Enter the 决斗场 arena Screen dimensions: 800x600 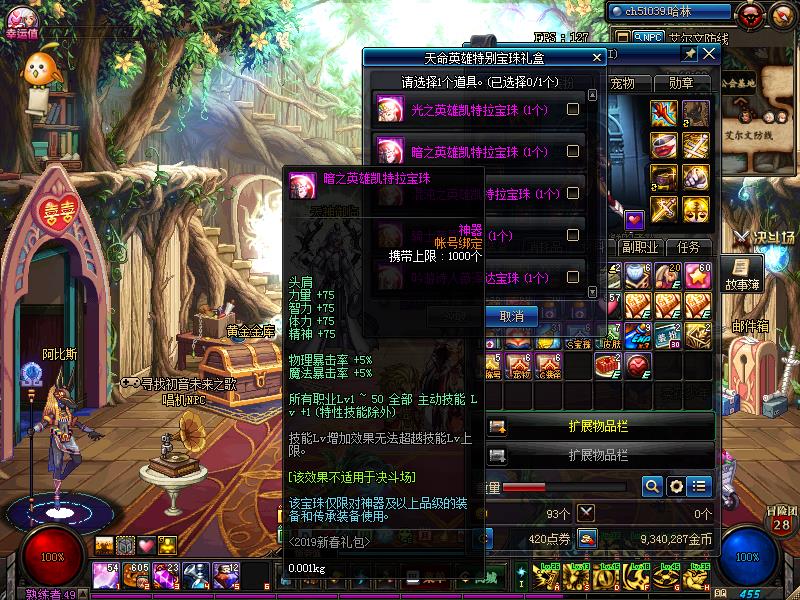[x=766, y=238]
